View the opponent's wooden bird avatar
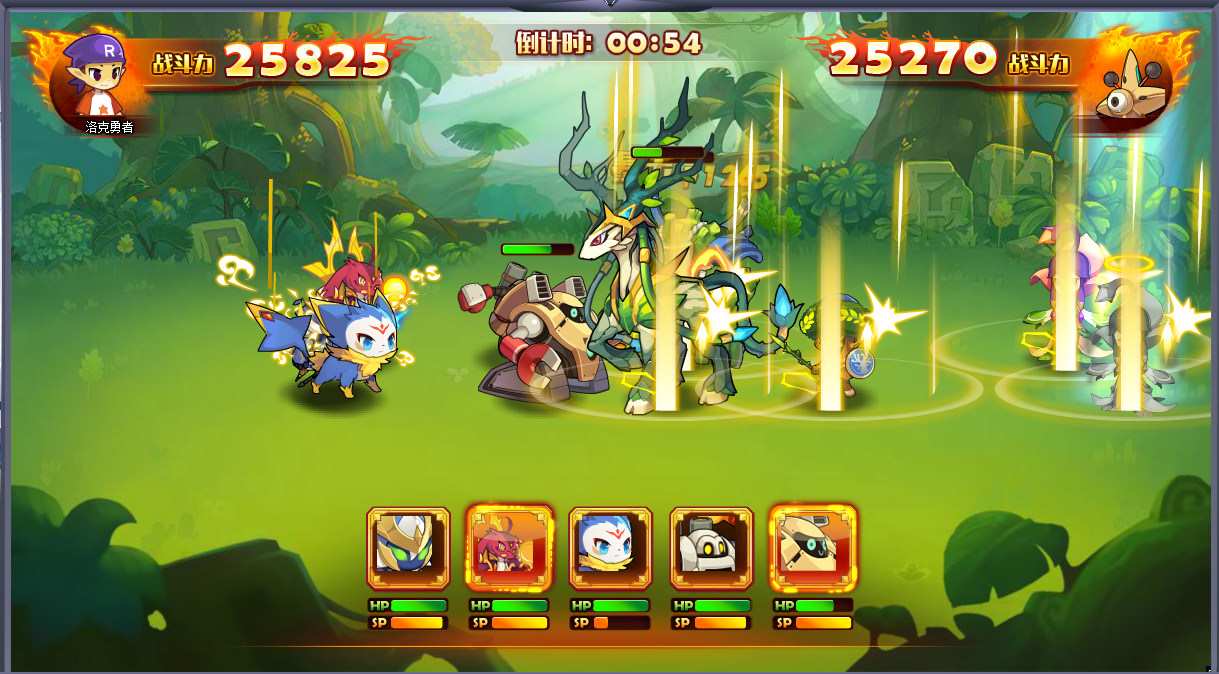The width and height of the screenshot is (1219, 674). click(x=1132, y=82)
